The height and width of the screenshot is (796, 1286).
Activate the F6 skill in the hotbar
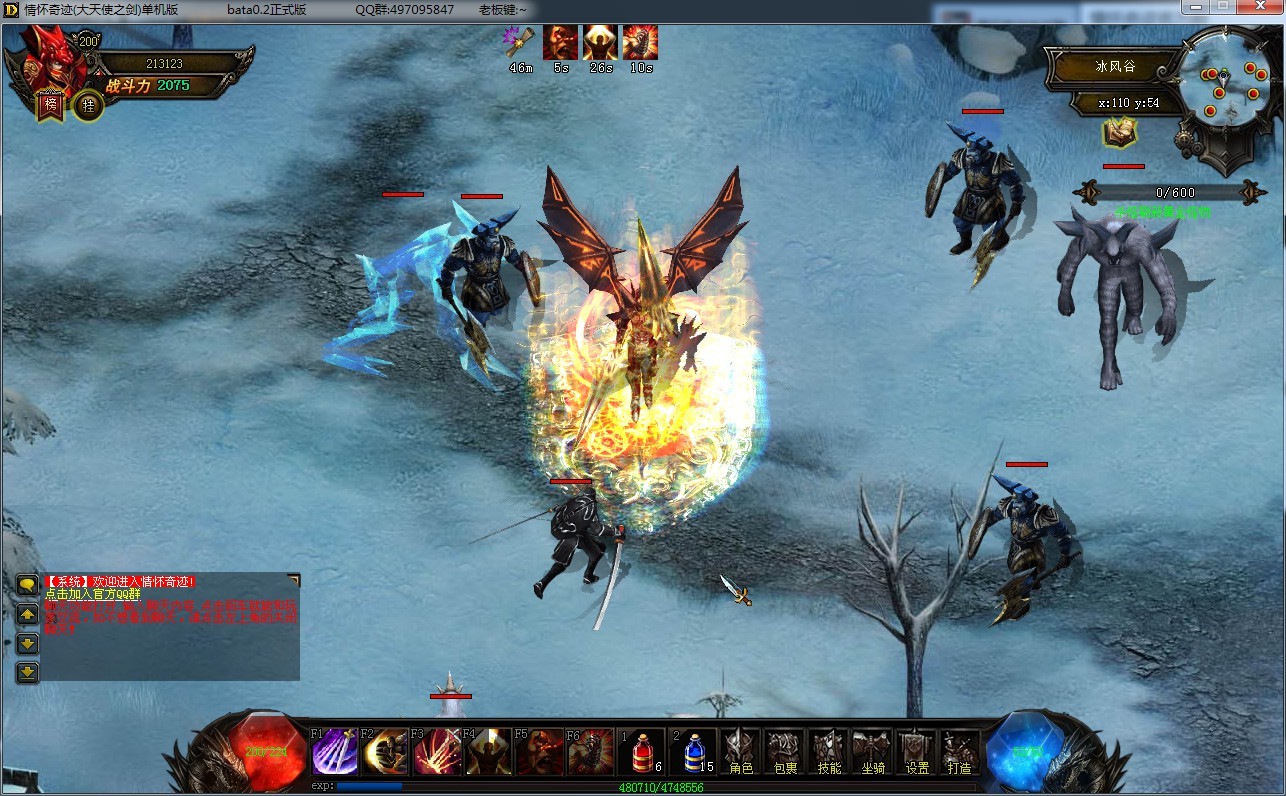pyautogui.click(x=590, y=752)
